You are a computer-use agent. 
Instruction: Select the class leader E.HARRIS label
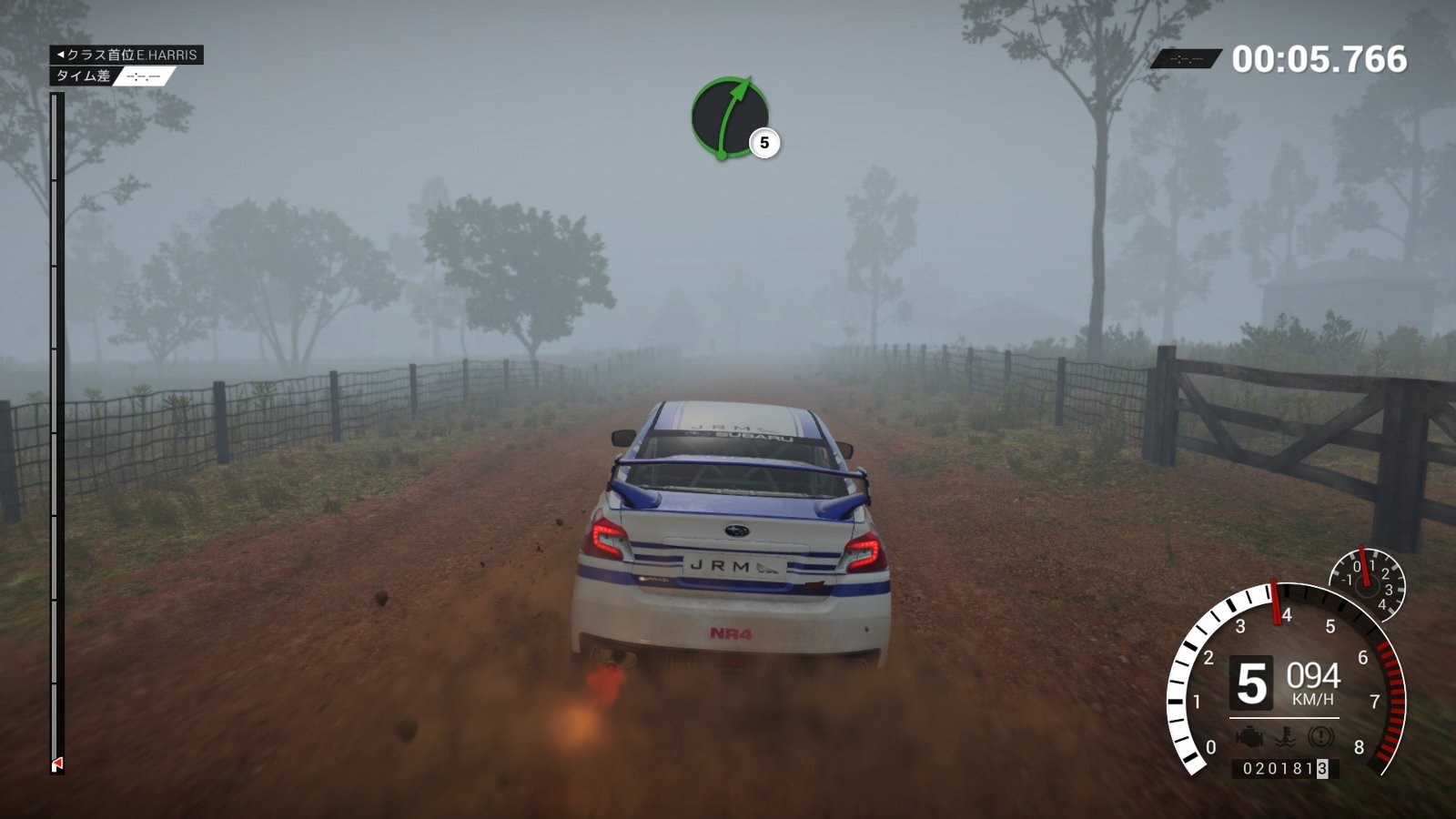(x=126, y=55)
